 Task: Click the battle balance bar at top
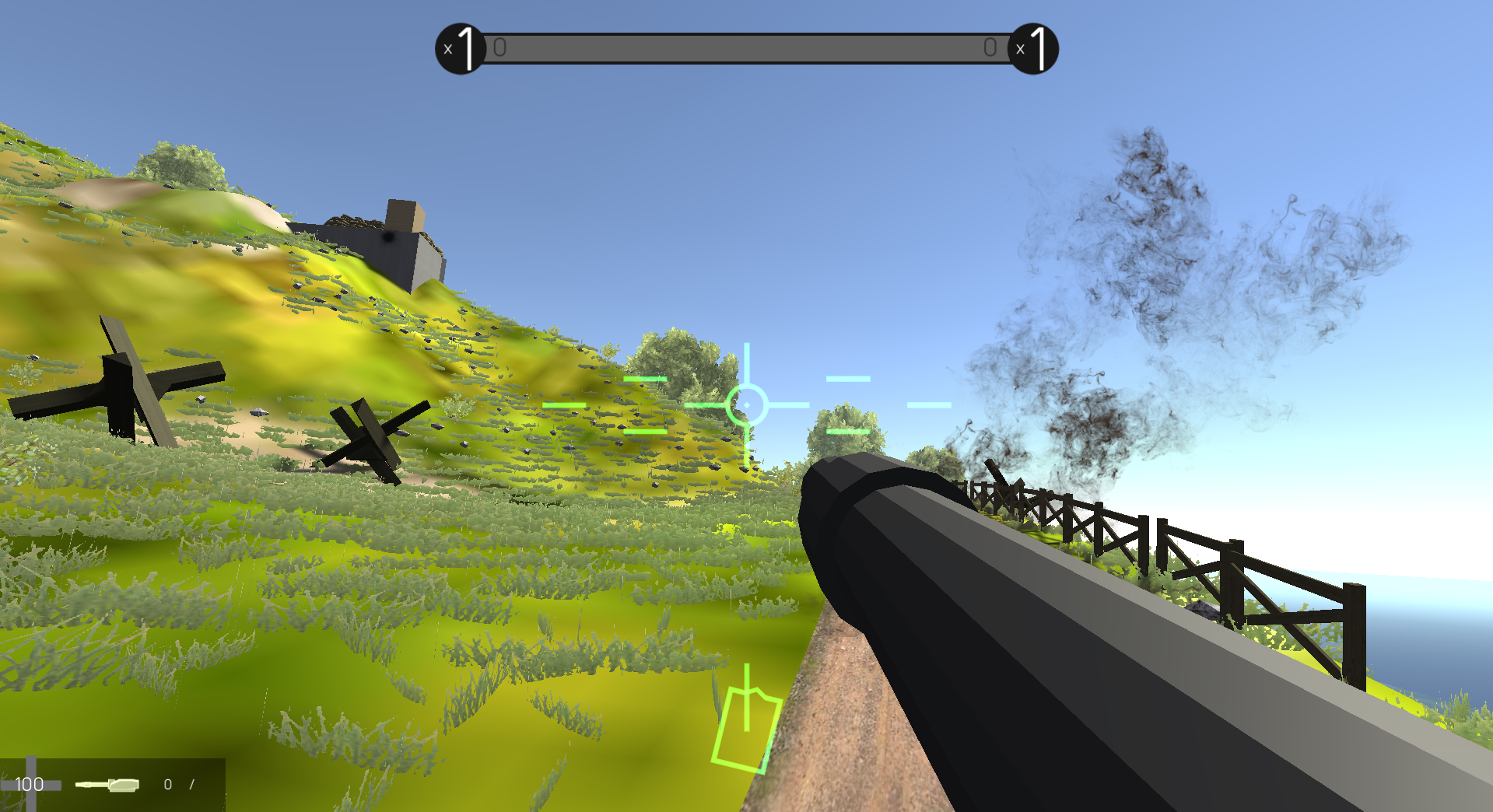point(747,48)
